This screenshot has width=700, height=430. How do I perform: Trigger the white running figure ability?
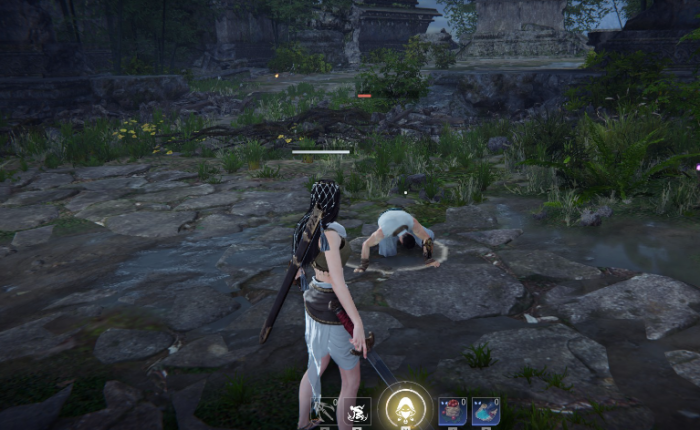[357, 411]
